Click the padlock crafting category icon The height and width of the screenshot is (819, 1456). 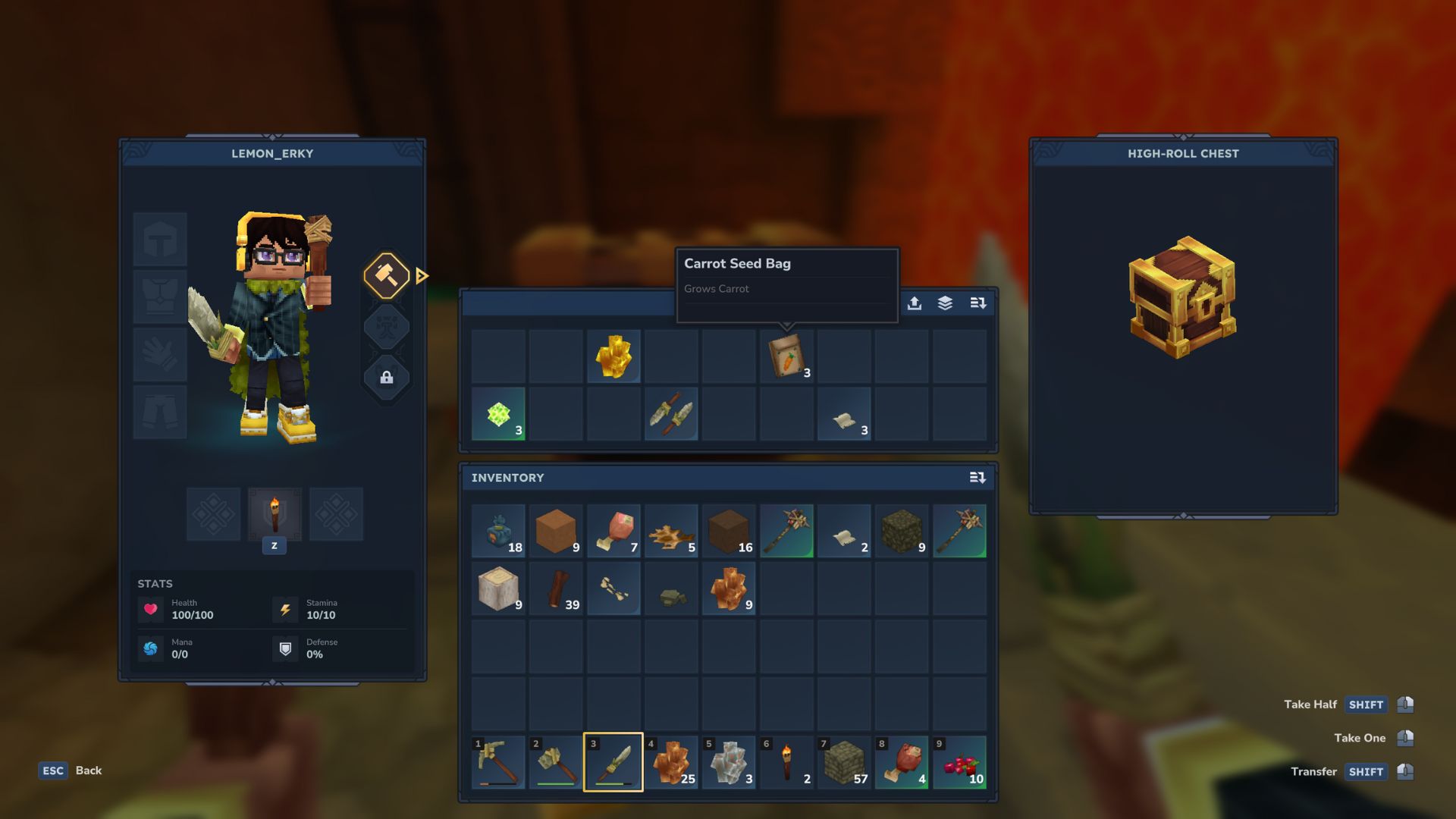[x=387, y=378]
